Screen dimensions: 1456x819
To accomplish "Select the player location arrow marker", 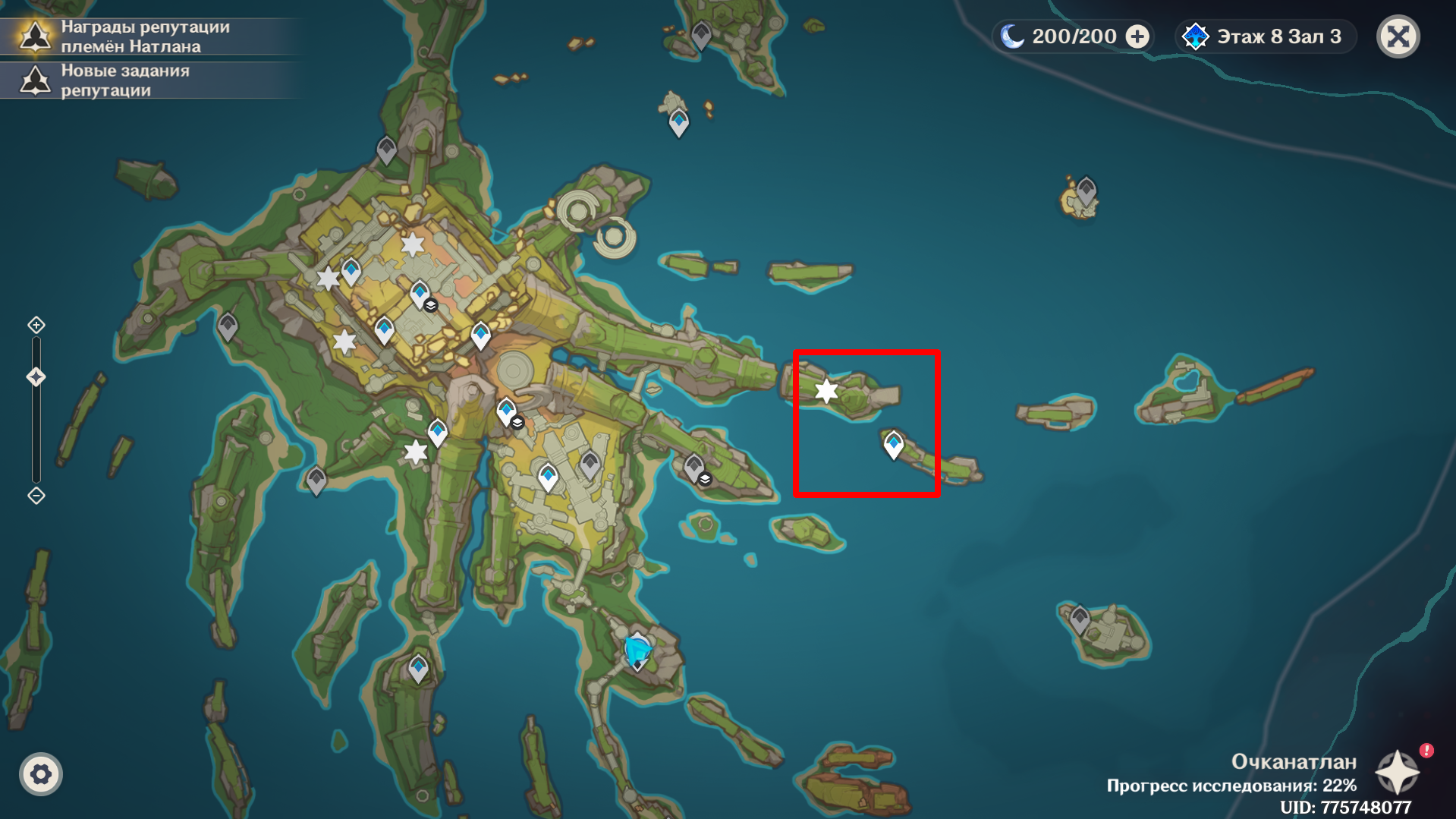I will (x=637, y=651).
